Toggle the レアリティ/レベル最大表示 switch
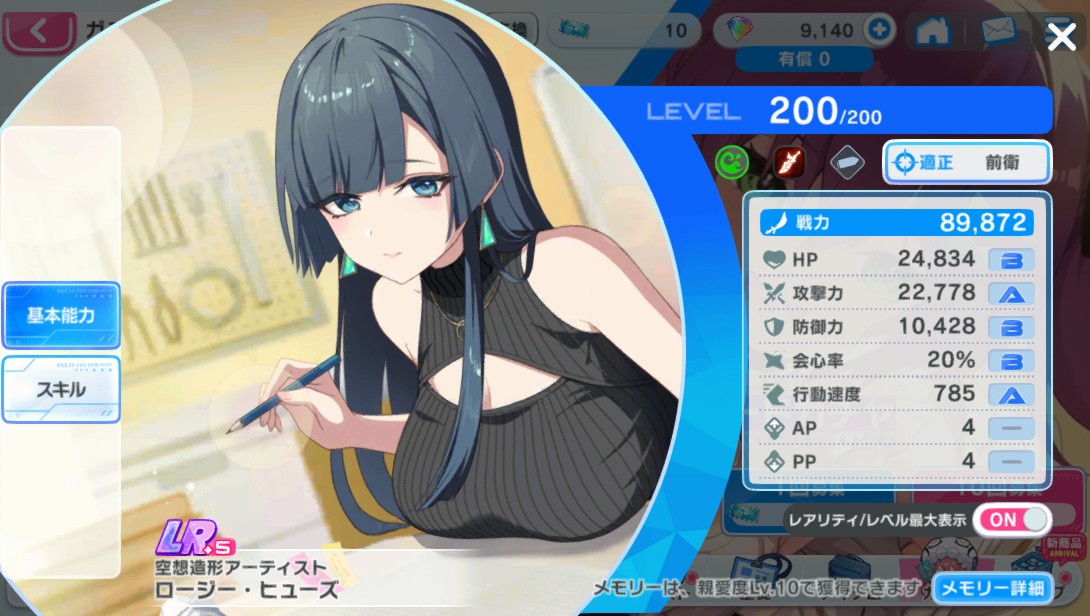 [1012, 520]
